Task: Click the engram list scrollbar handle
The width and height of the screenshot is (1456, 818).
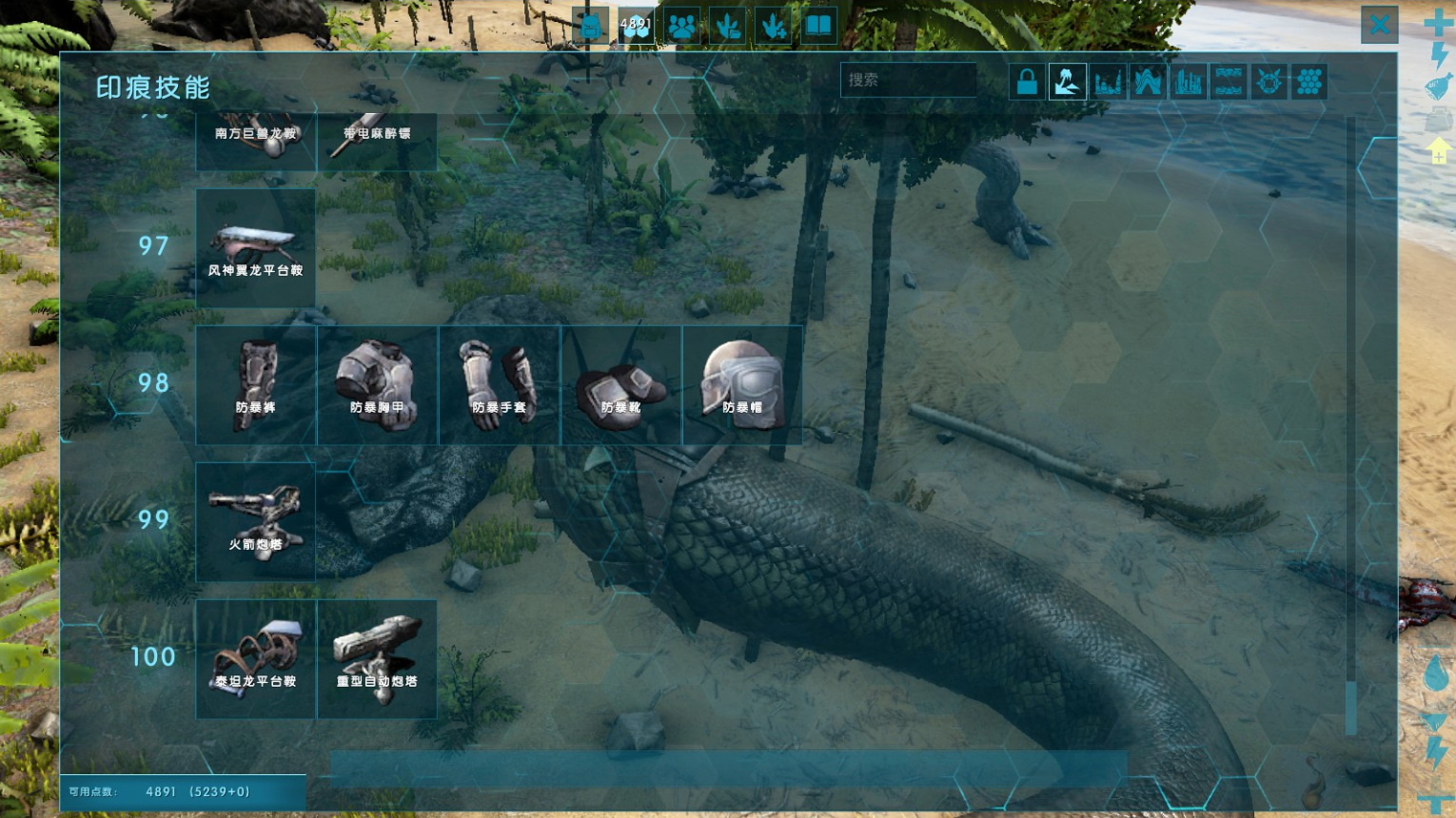Action: coord(1350,708)
